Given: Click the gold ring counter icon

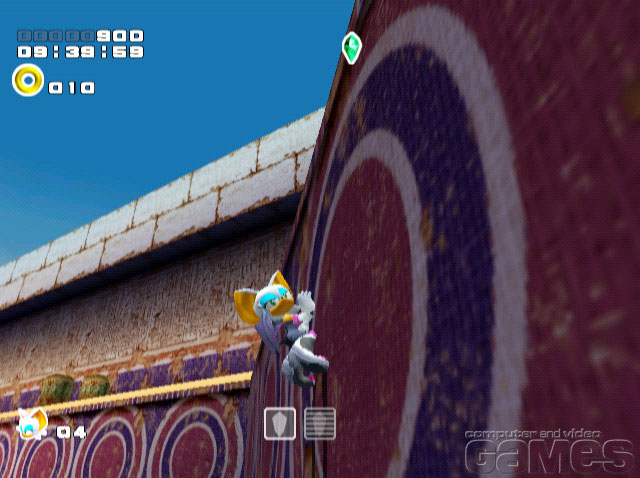Looking at the screenshot, I should click(27, 80).
